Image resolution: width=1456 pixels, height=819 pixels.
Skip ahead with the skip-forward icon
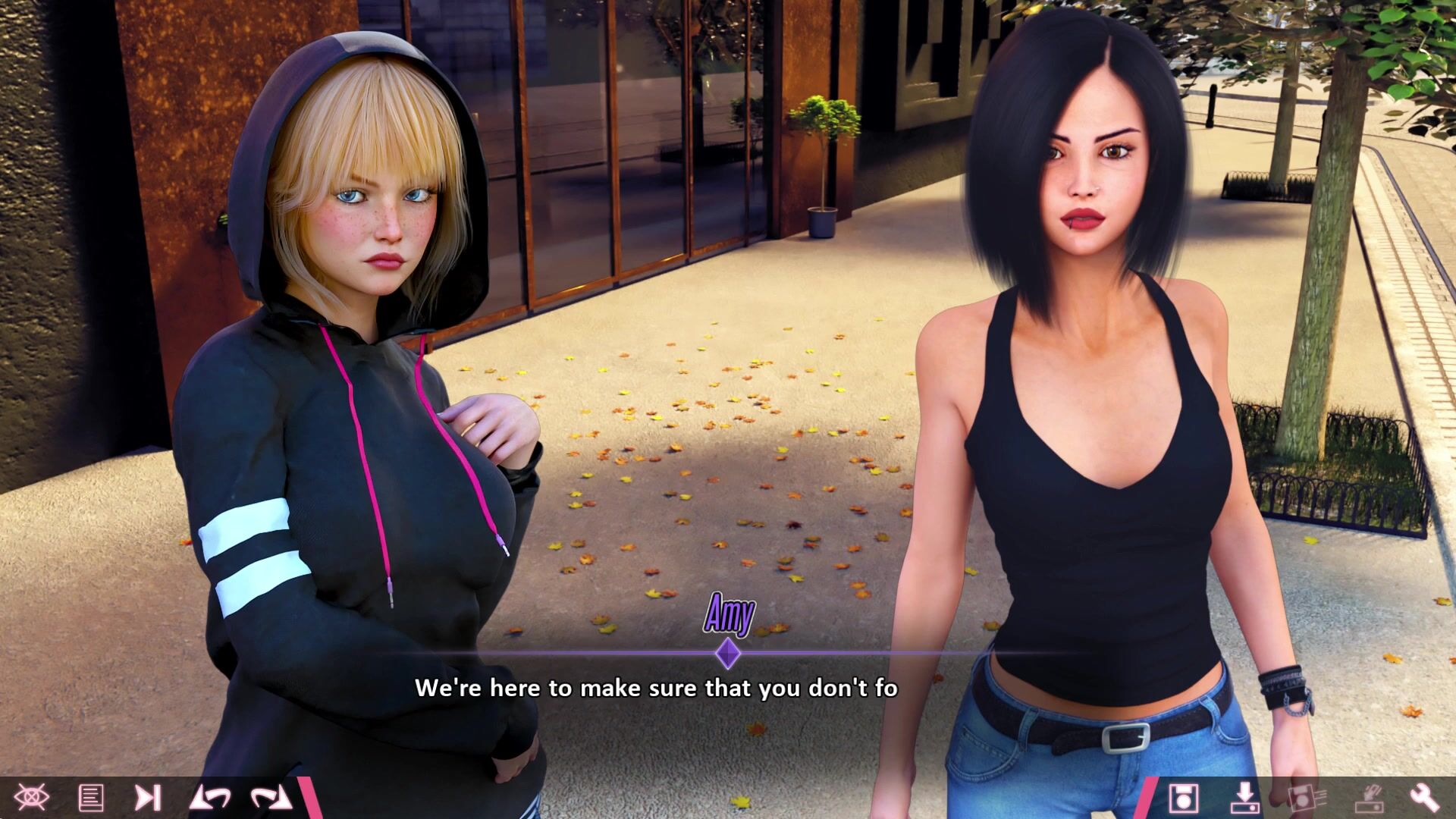point(147,798)
